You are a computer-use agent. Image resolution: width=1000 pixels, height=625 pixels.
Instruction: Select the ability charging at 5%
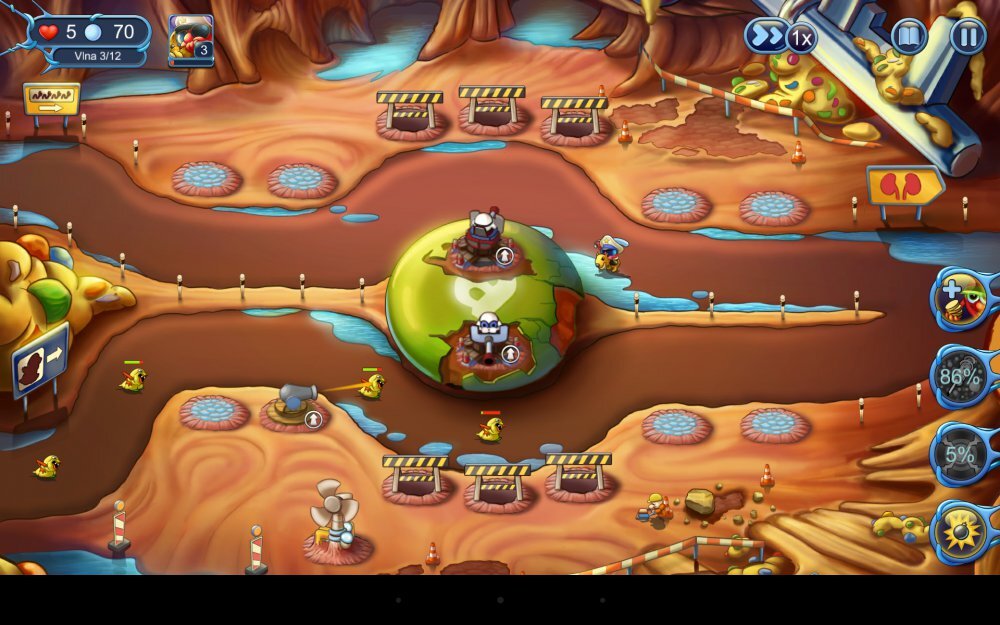point(960,455)
